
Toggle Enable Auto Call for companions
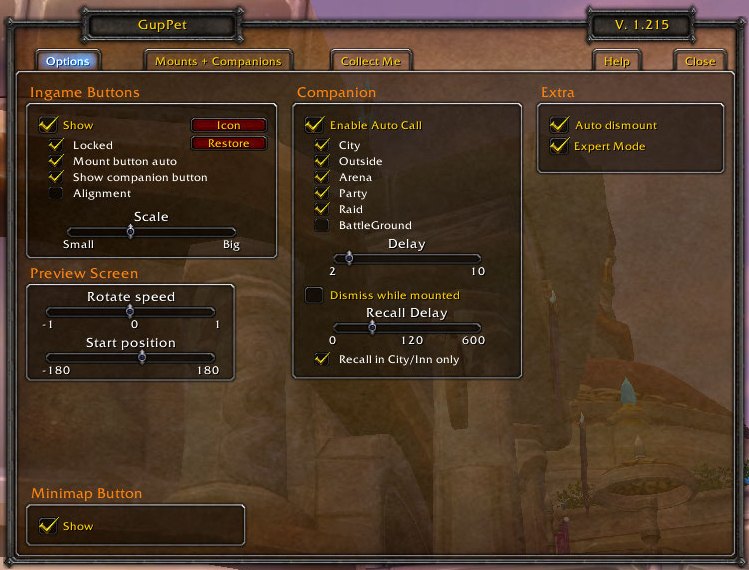pyautogui.click(x=314, y=125)
